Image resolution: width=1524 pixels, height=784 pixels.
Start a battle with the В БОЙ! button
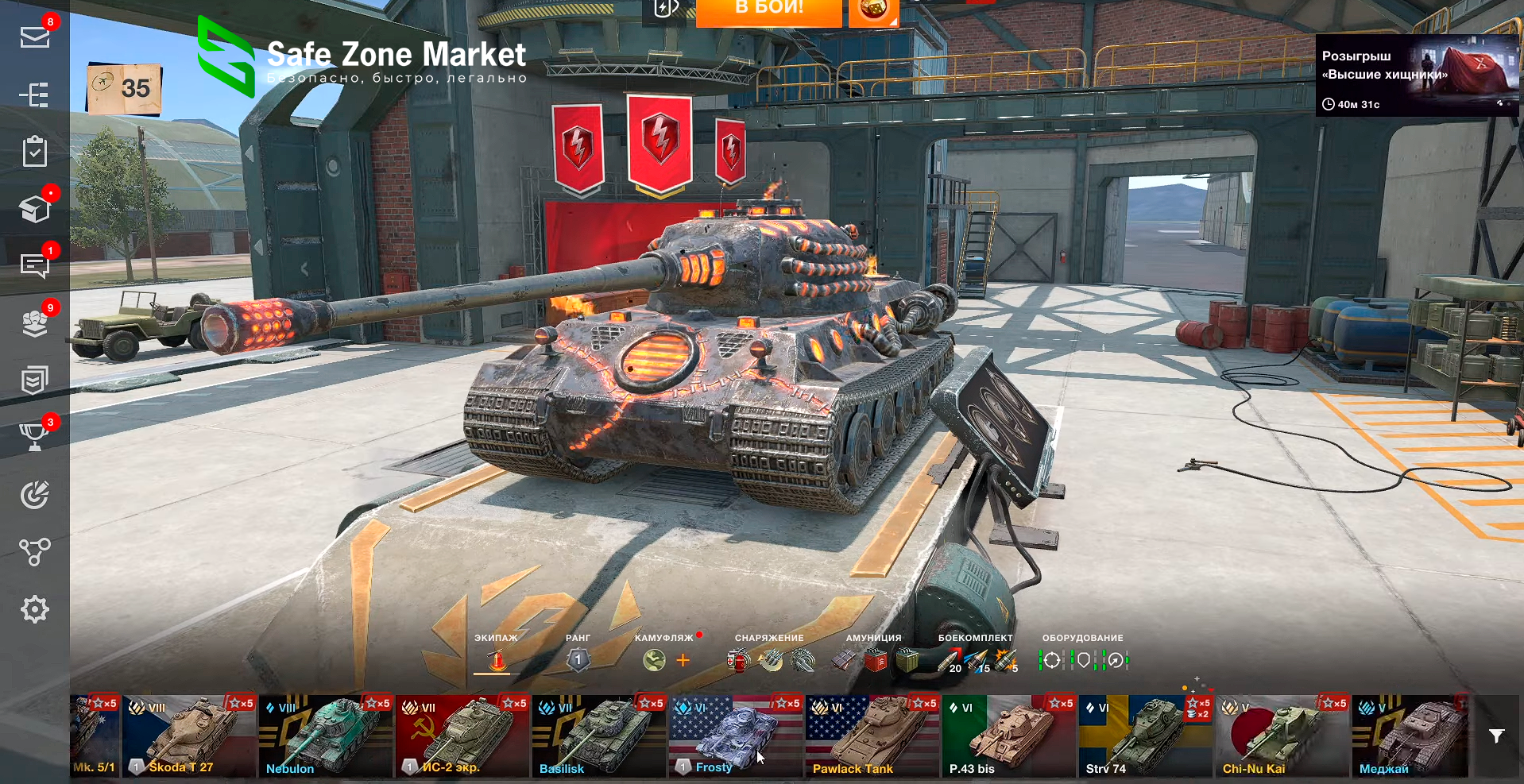click(x=768, y=11)
